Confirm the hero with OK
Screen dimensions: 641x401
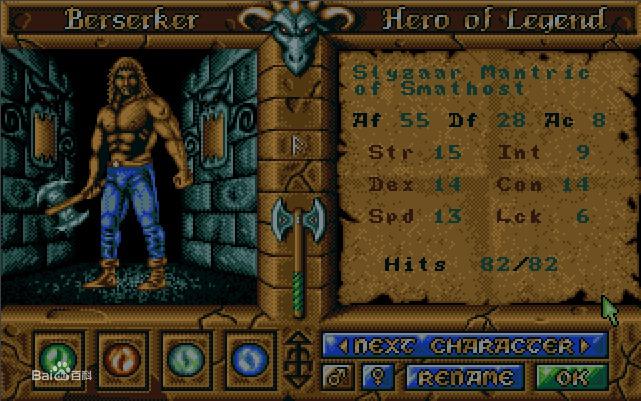point(571,378)
